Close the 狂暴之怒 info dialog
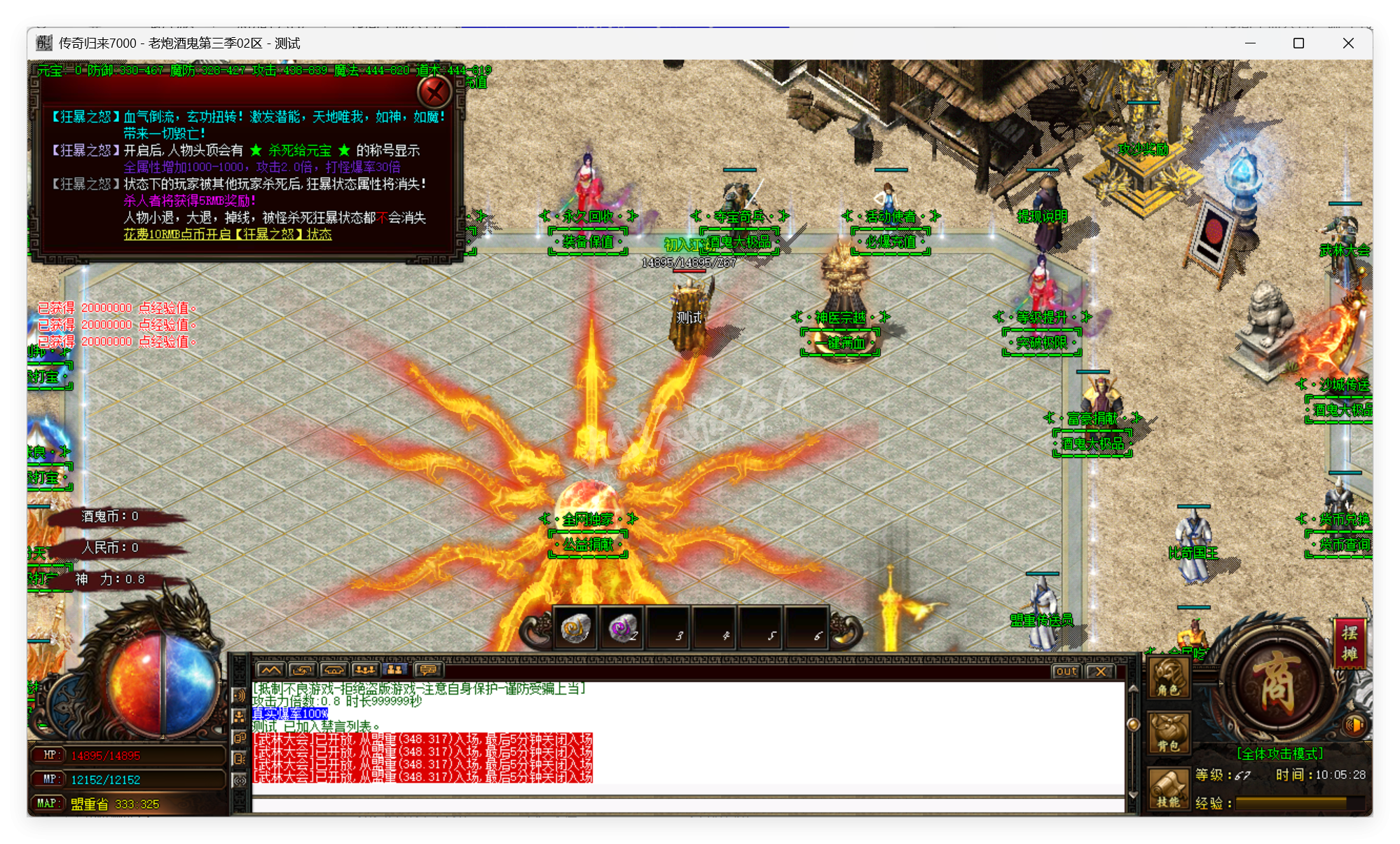Viewport: 1400px width, 844px height. (x=434, y=91)
